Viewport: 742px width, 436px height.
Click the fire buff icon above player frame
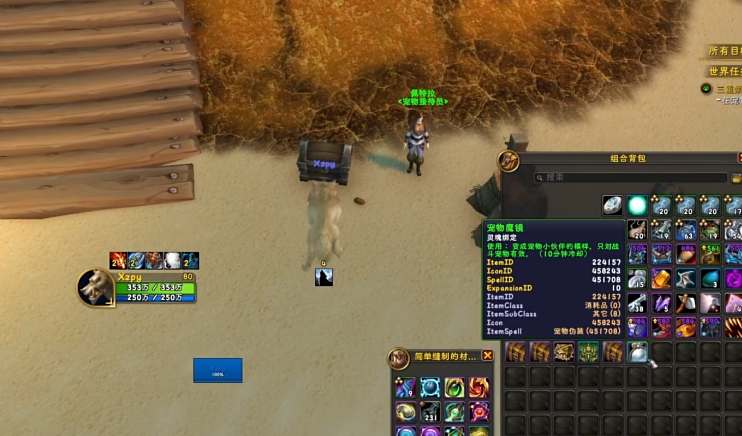(118, 260)
